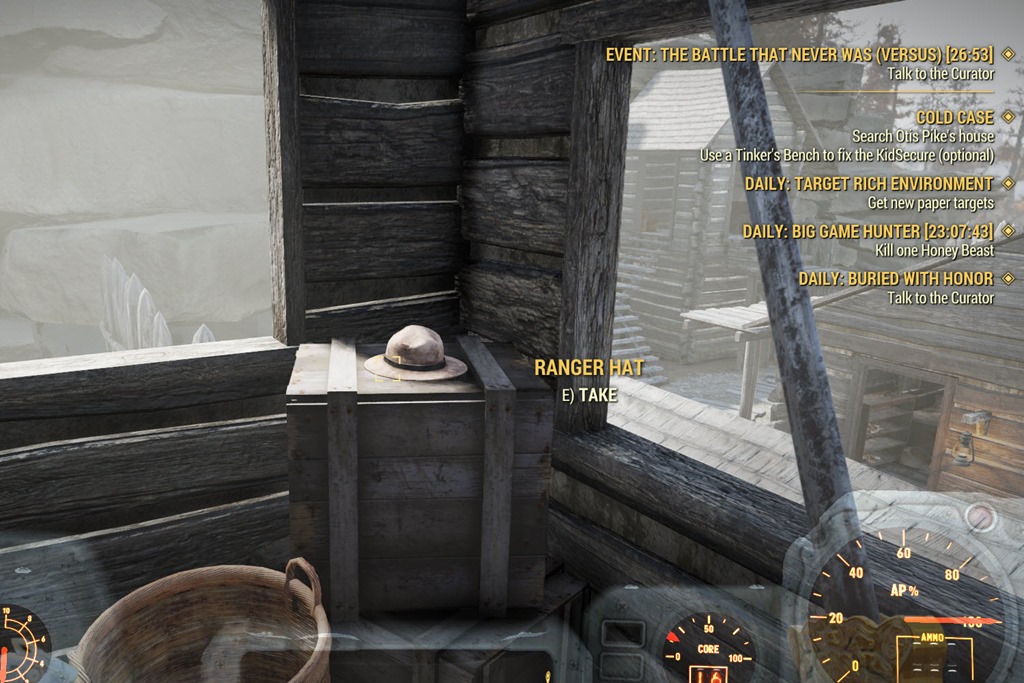Click the Daily: Big Game Hunter quest

(x=868, y=231)
